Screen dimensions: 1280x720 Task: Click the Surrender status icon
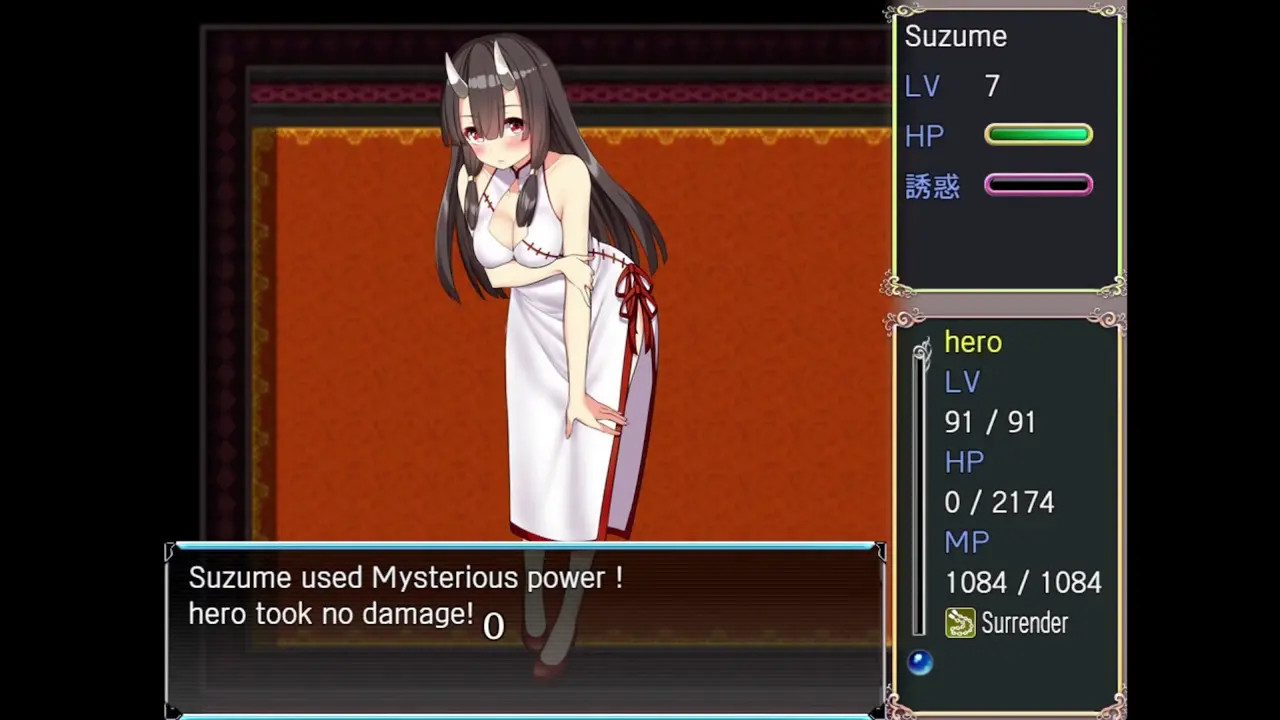click(960, 623)
